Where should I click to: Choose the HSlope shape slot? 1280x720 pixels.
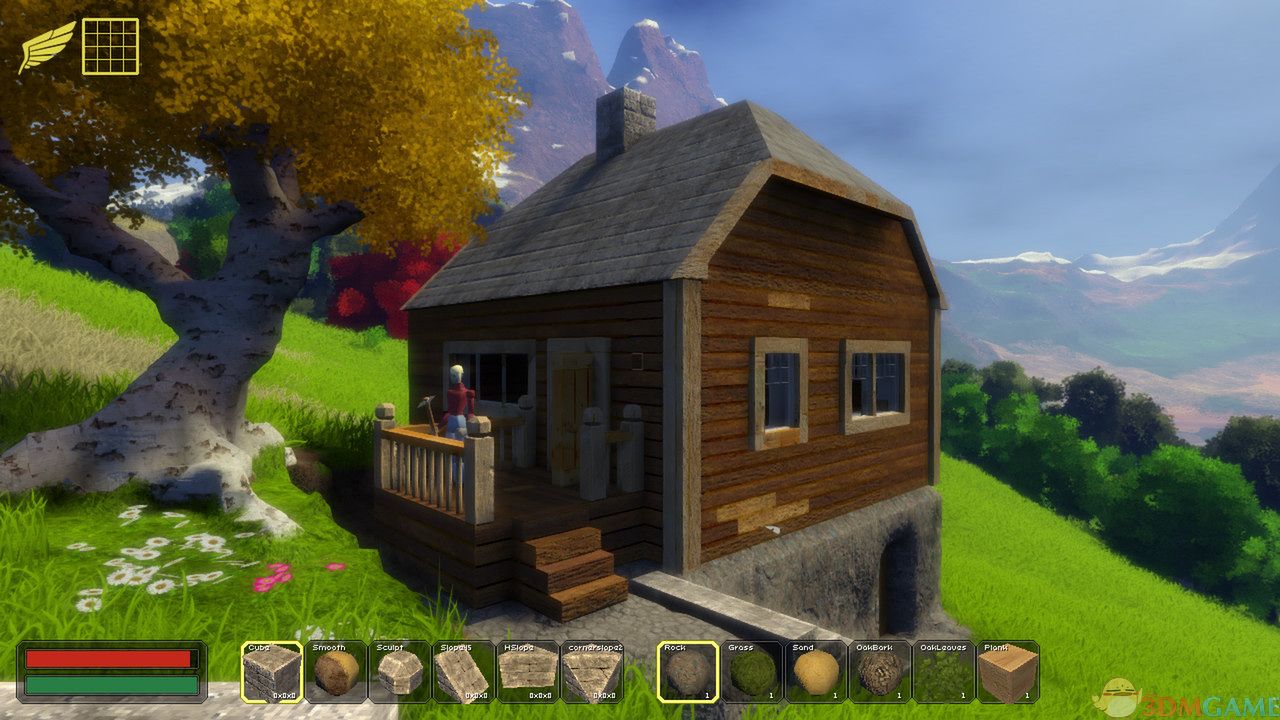pos(526,671)
